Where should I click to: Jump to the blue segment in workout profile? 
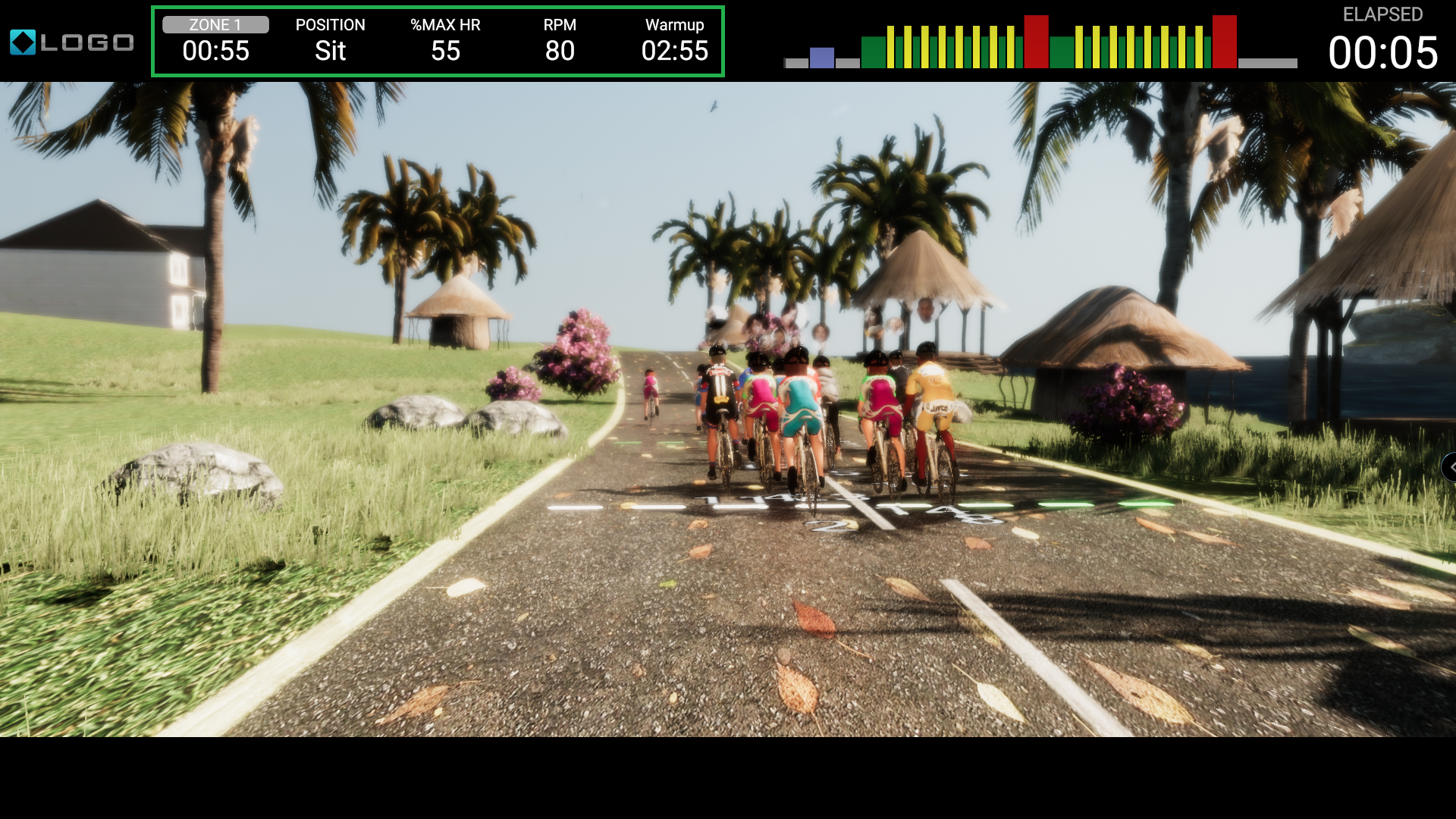tap(821, 58)
